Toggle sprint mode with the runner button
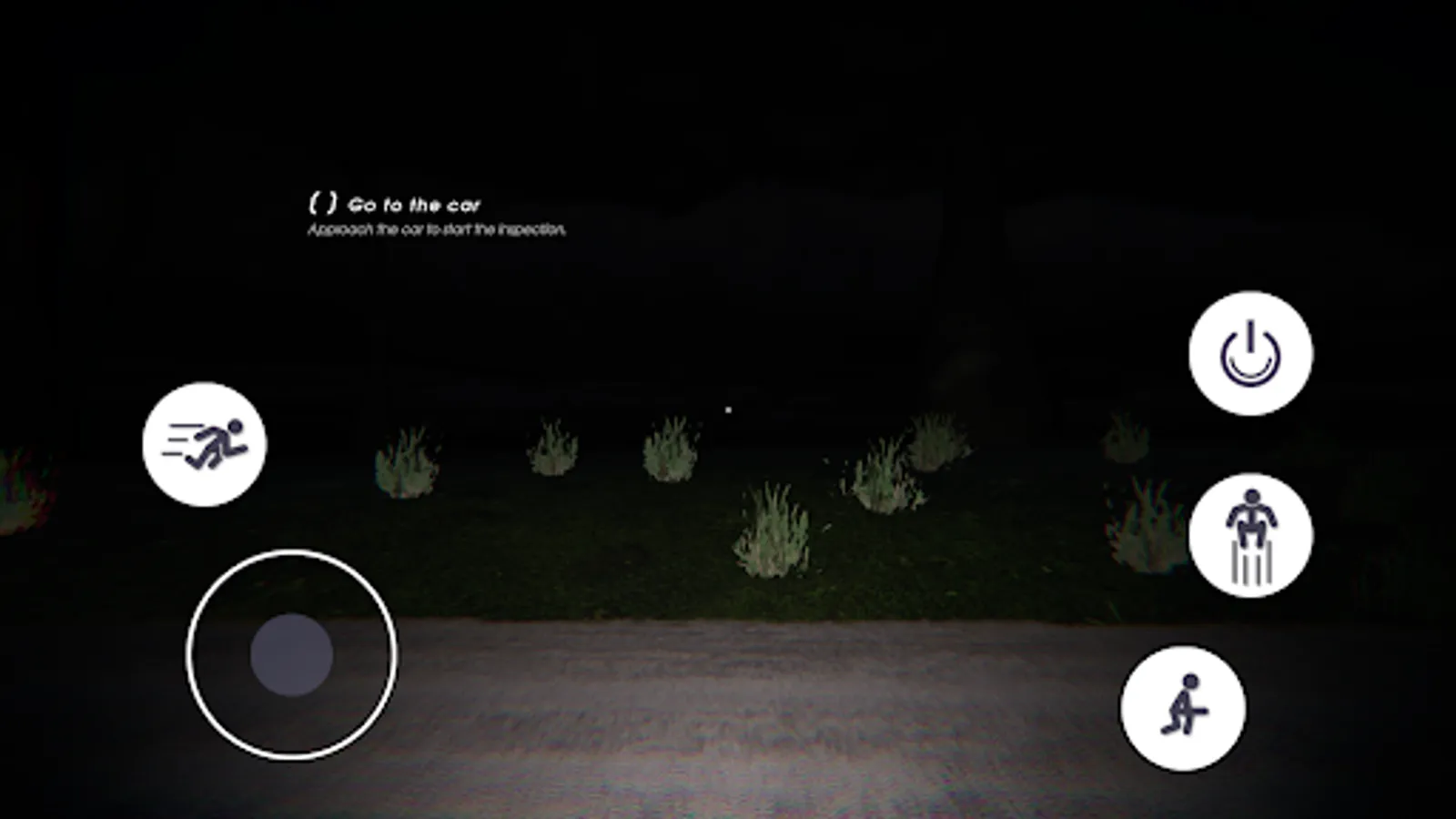Image resolution: width=1456 pixels, height=819 pixels. click(204, 443)
